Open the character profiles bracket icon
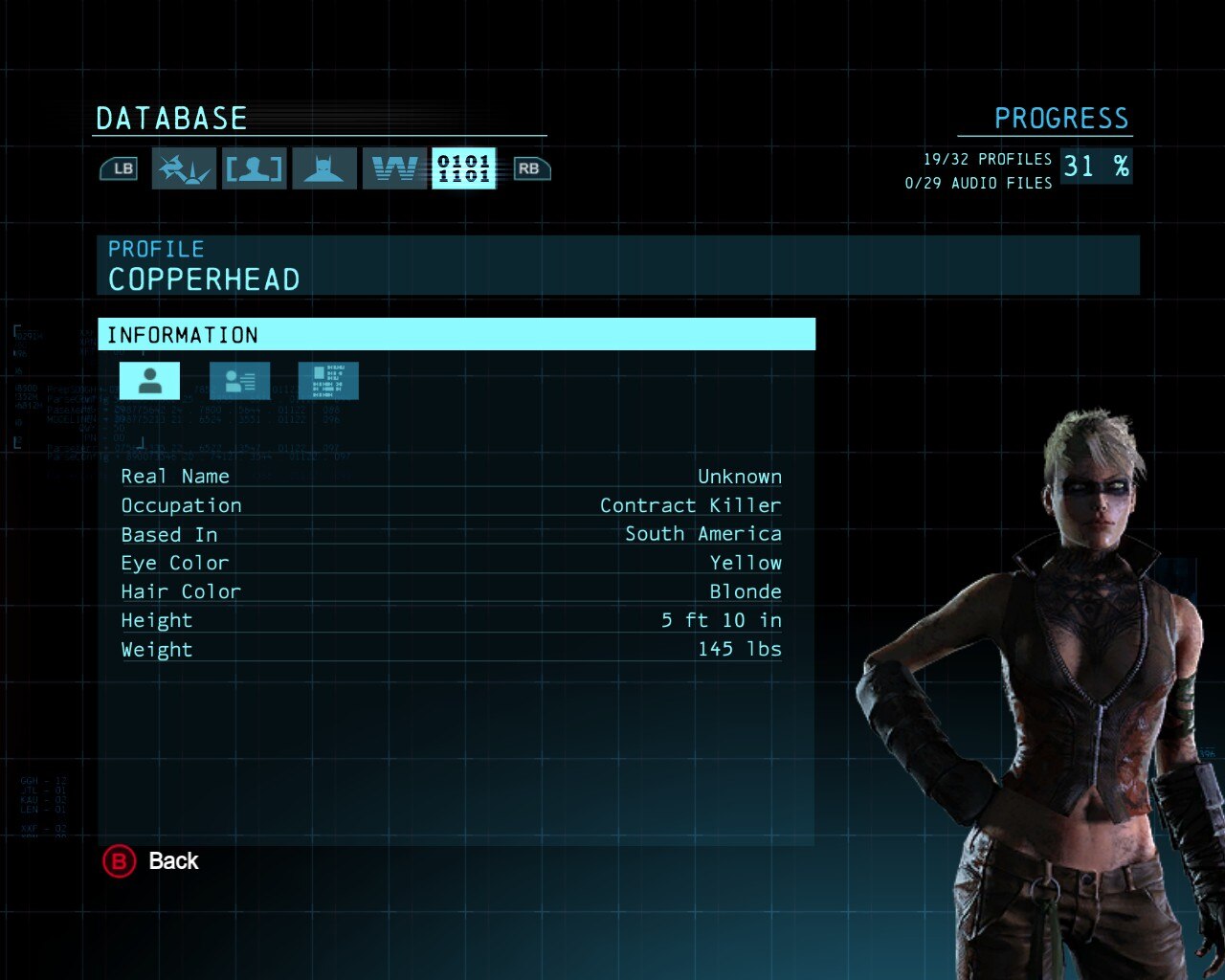Viewport: 1225px width, 980px height. (253, 167)
